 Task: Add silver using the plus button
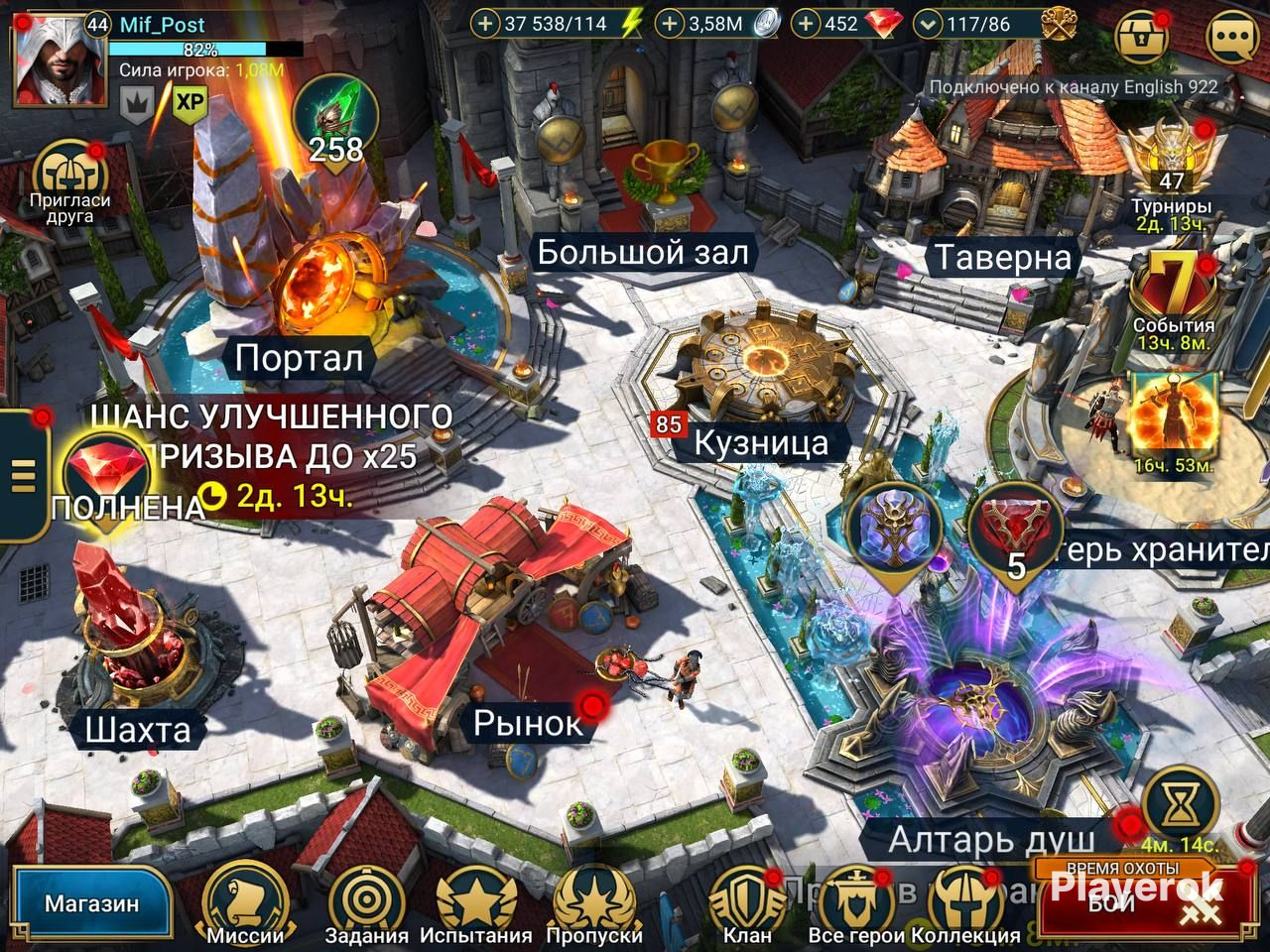(x=672, y=23)
